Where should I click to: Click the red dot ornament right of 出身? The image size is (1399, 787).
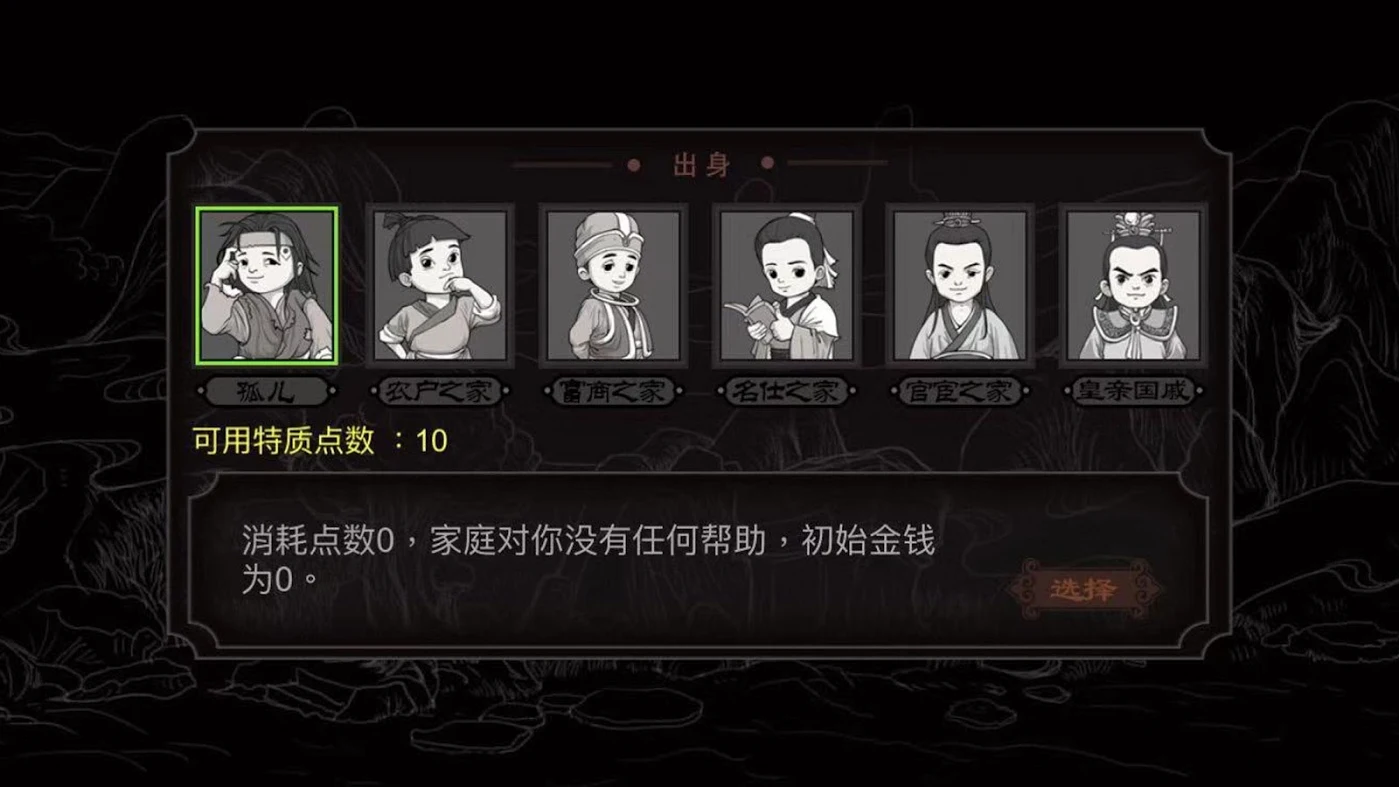click(767, 161)
